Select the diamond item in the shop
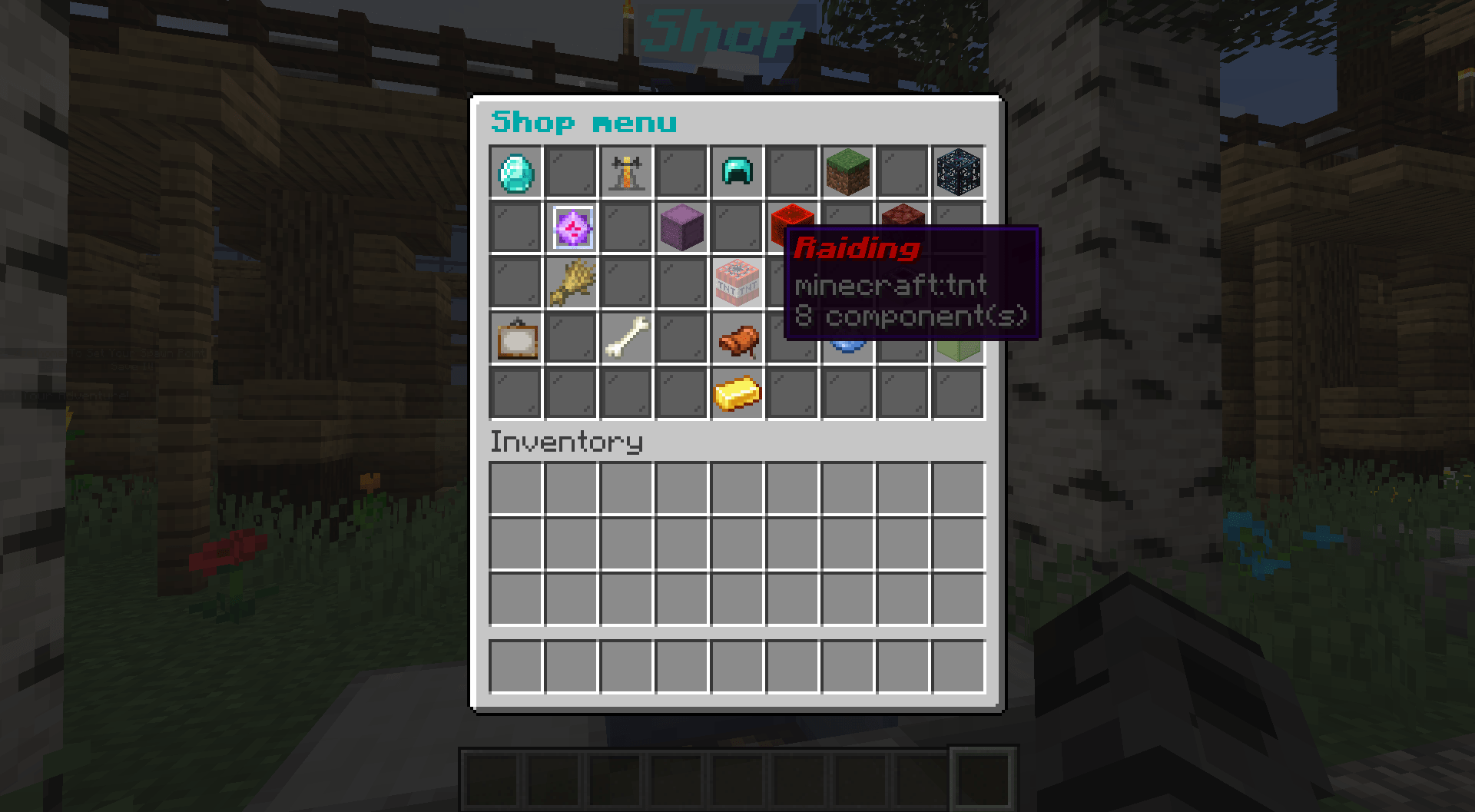The height and width of the screenshot is (812, 1475). point(515,171)
